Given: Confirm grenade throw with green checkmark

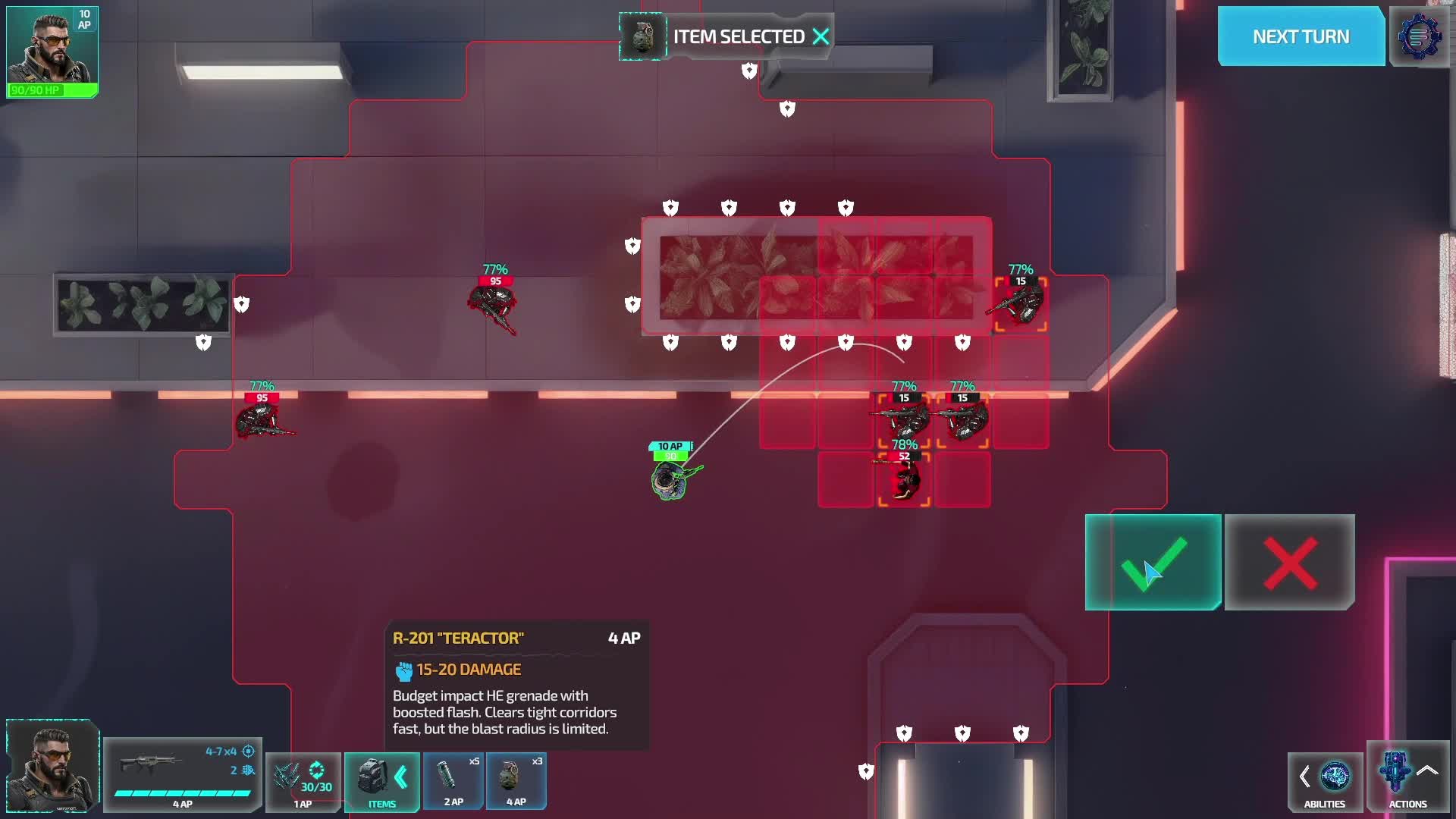Looking at the screenshot, I should pyautogui.click(x=1153, y=563).
